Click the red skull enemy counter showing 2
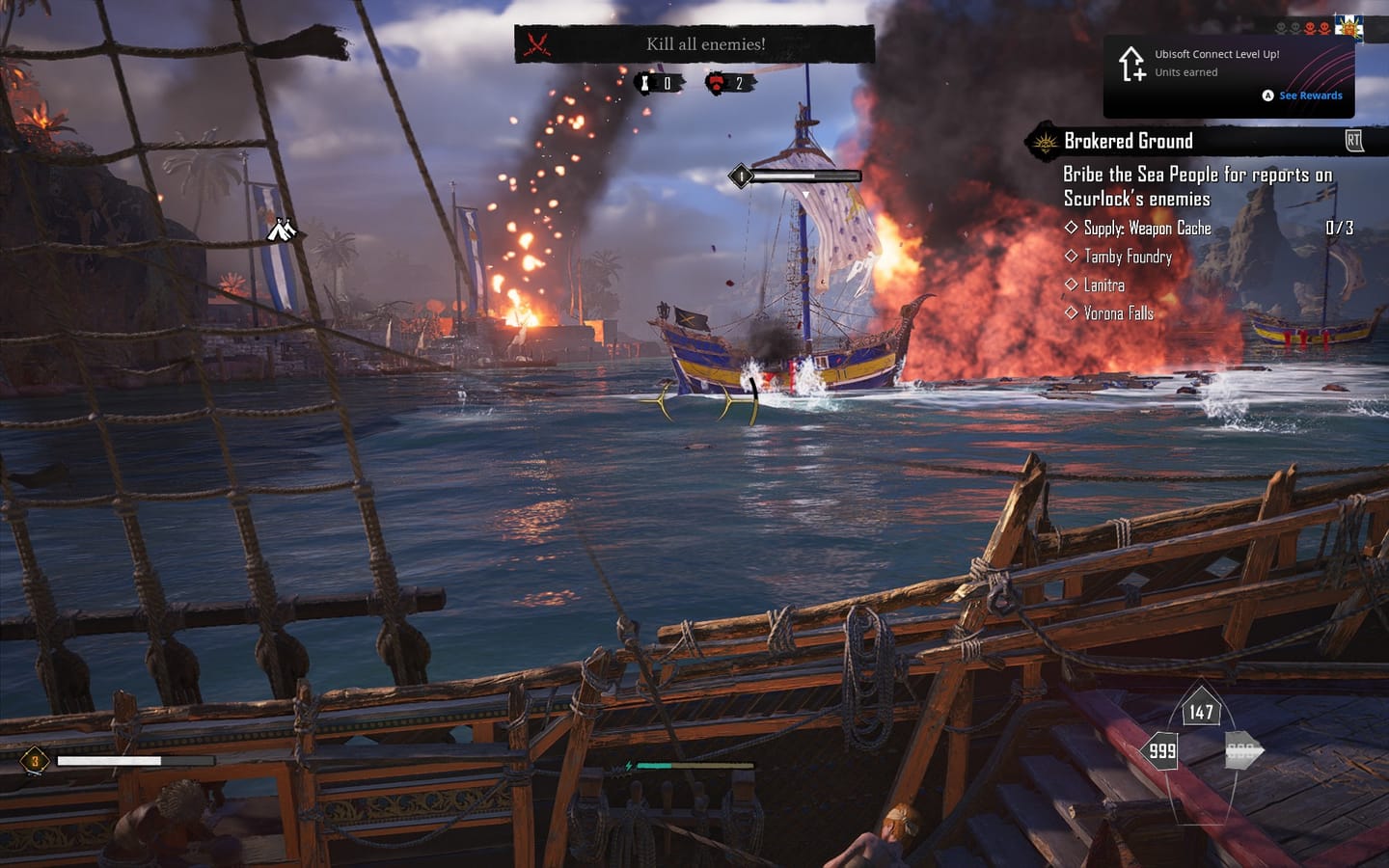The width and height of the screenshot is (1389, 868). coord(714,81)
